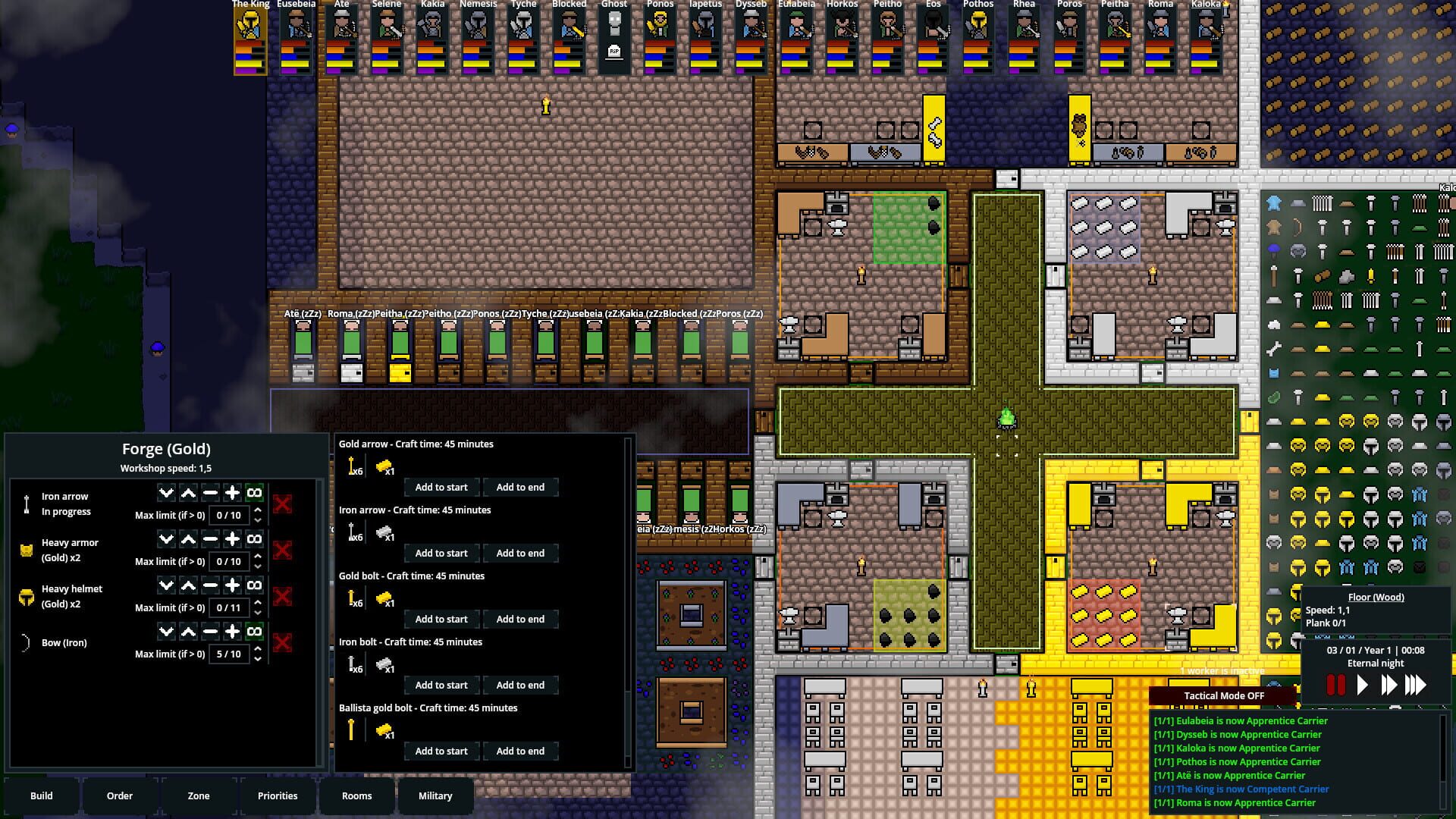1456x819 pixels.
Task: Toggle the Tactical Mode OFF banner
Action: tap(1224, 695)
